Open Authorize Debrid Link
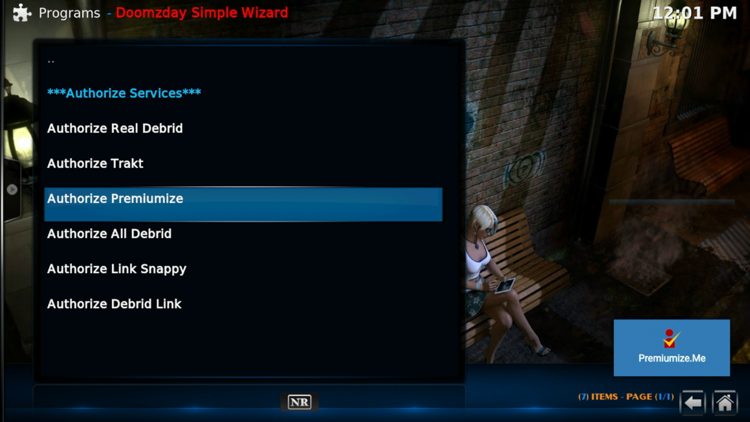The image size is (750, 422). pos(114,303)
